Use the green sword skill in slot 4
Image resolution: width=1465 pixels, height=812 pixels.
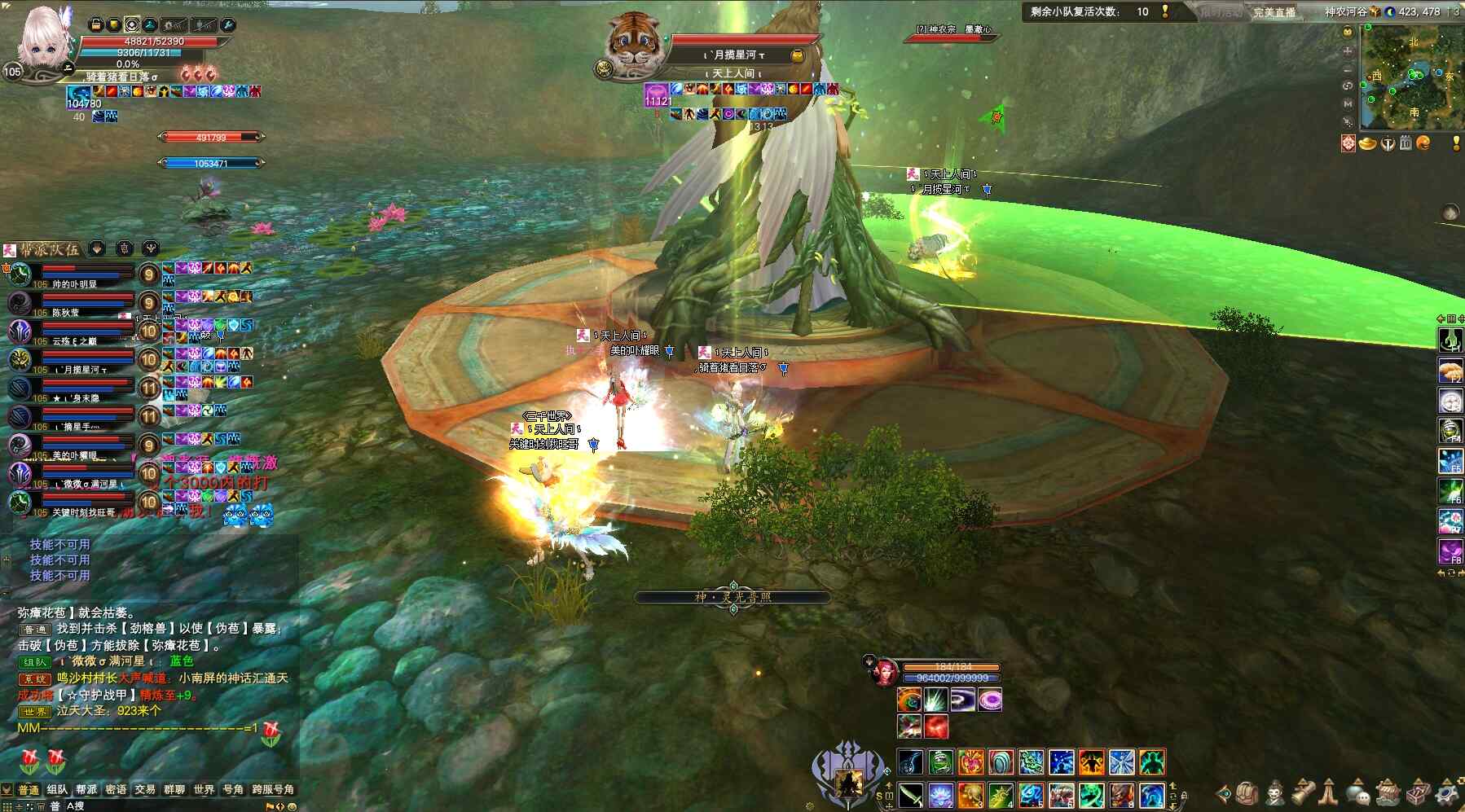tap(1001, 794)
